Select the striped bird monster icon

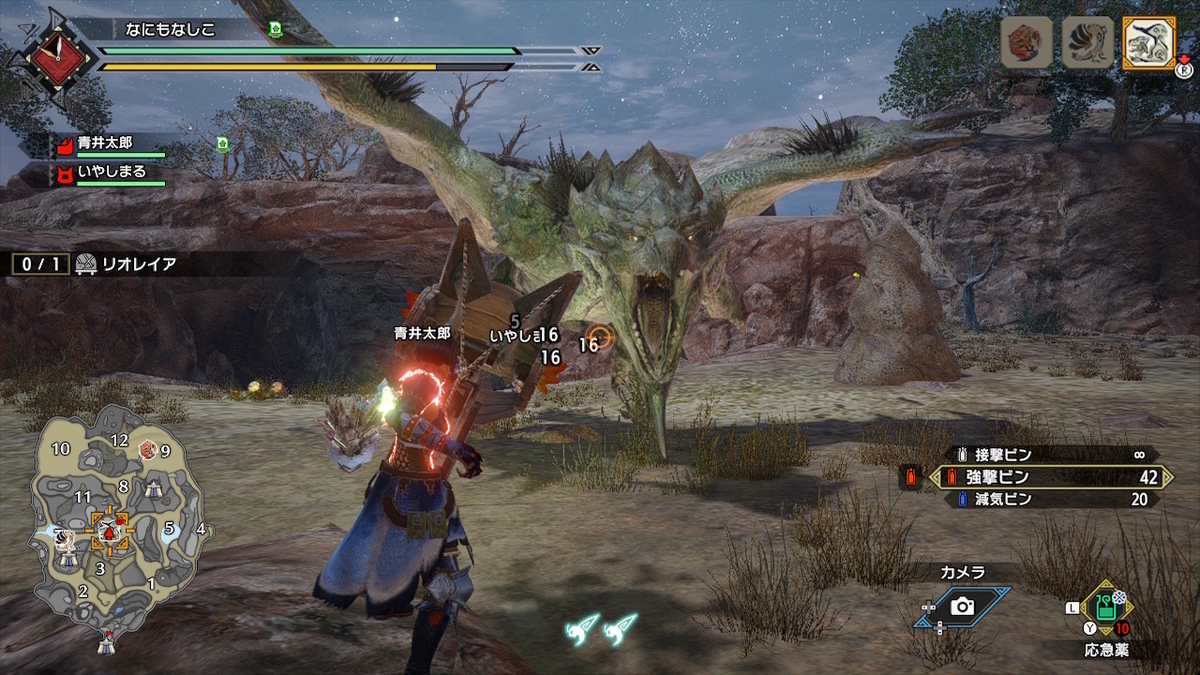click(1087, 44)
